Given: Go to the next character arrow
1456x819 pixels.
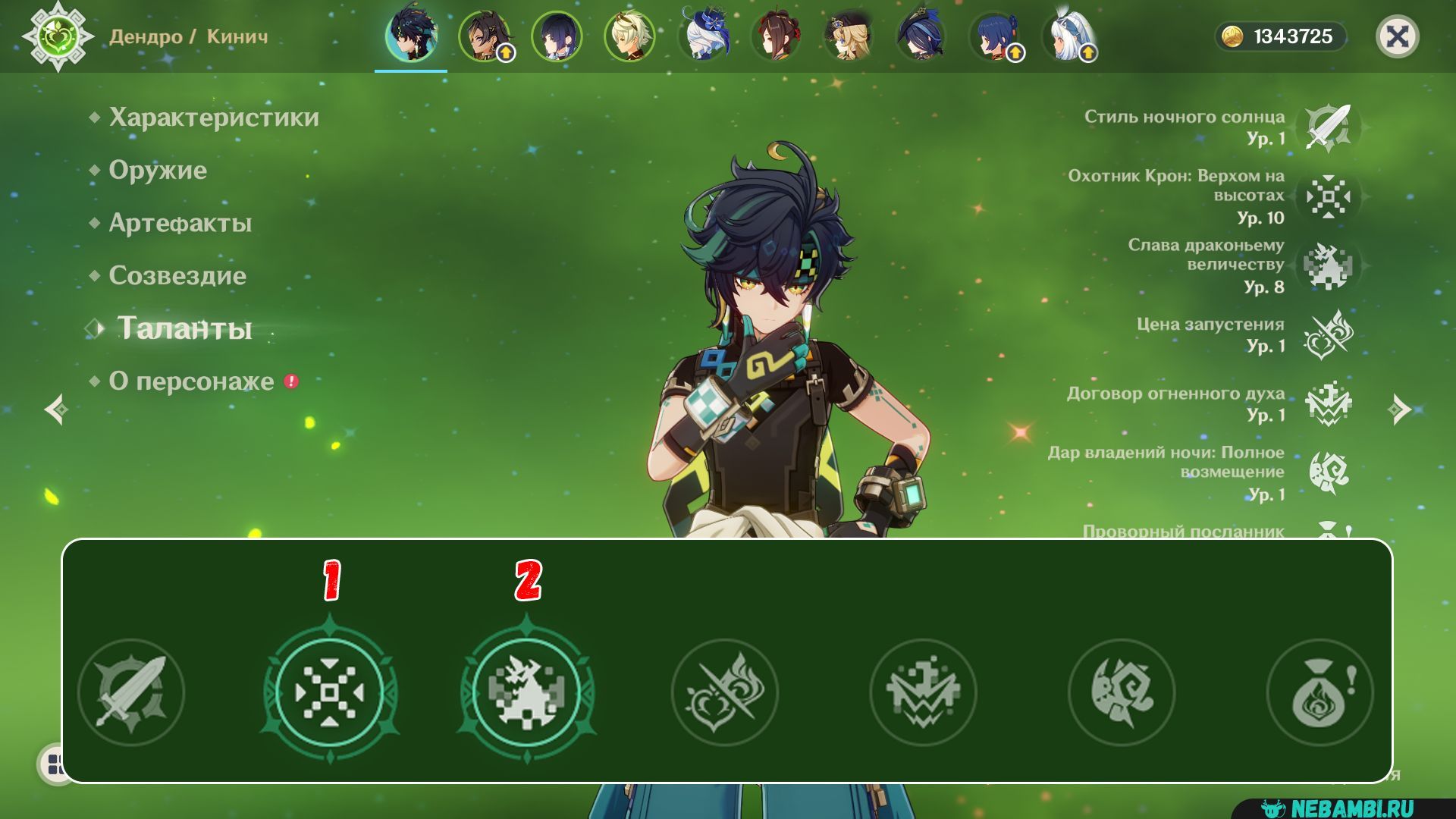Looking at the screenshot, I should (x=1398, y=409).
